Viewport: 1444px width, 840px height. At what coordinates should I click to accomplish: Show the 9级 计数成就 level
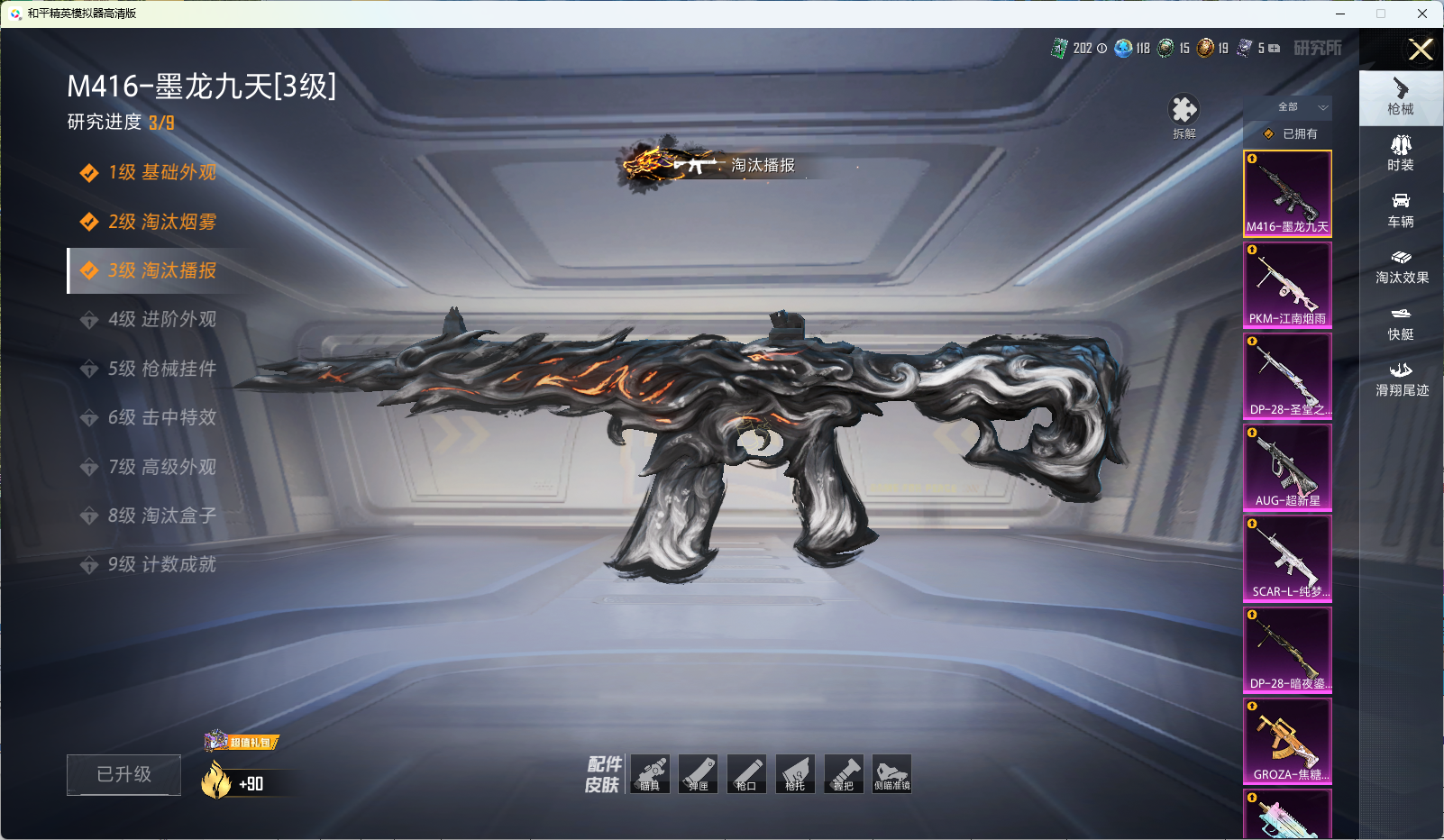click(161, 565)
